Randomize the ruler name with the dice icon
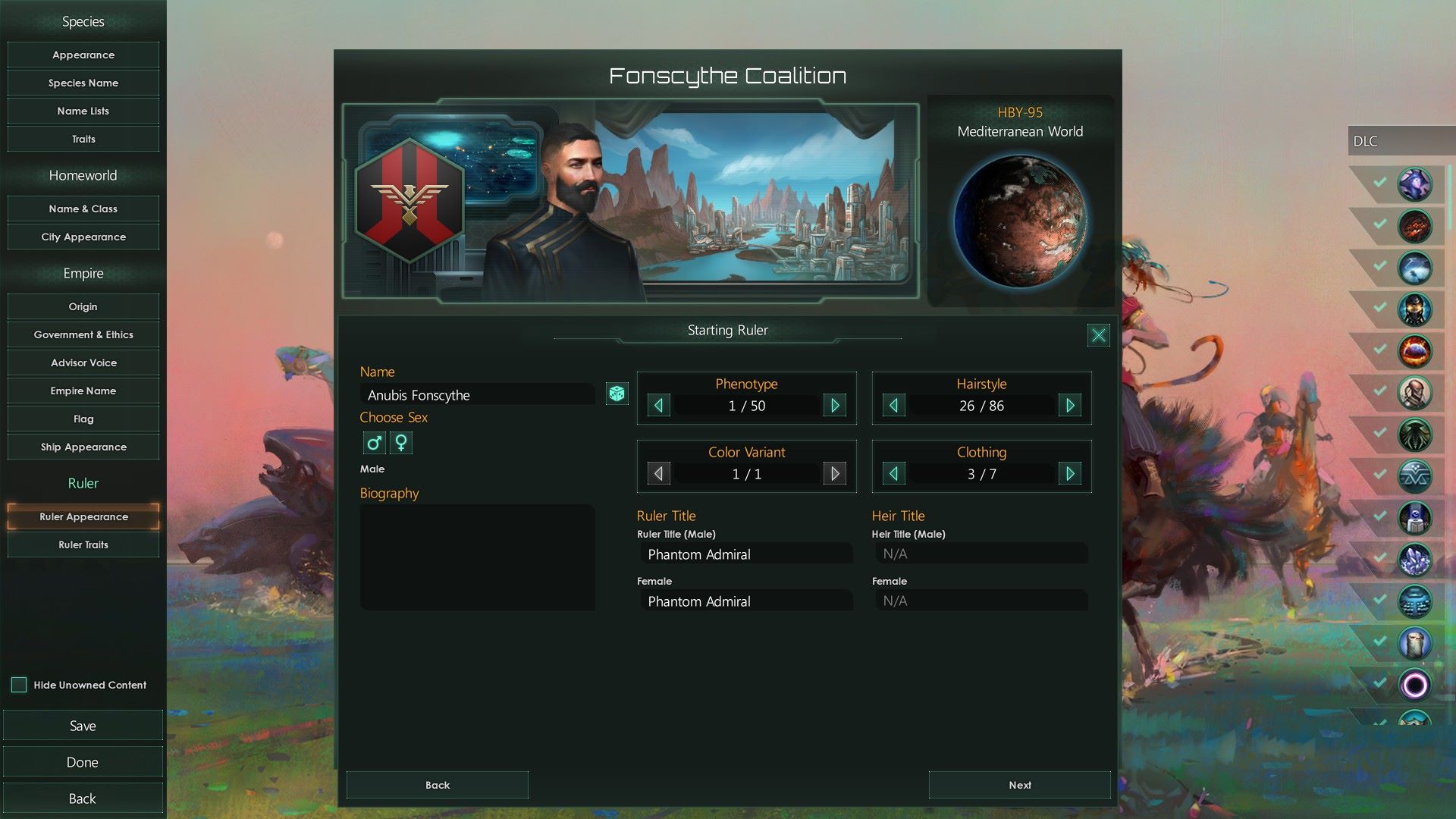This screenshot has width=1456, height=819. tap(617, 394)
